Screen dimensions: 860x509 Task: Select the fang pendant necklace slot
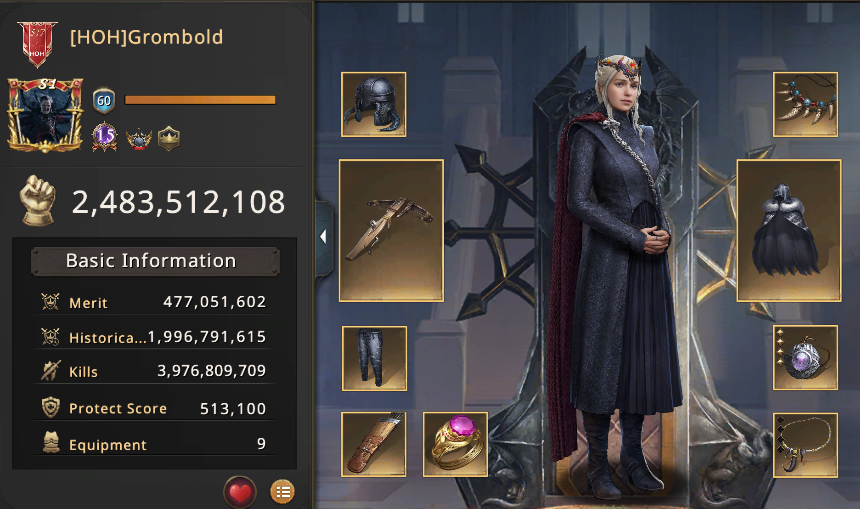point(805,443)
